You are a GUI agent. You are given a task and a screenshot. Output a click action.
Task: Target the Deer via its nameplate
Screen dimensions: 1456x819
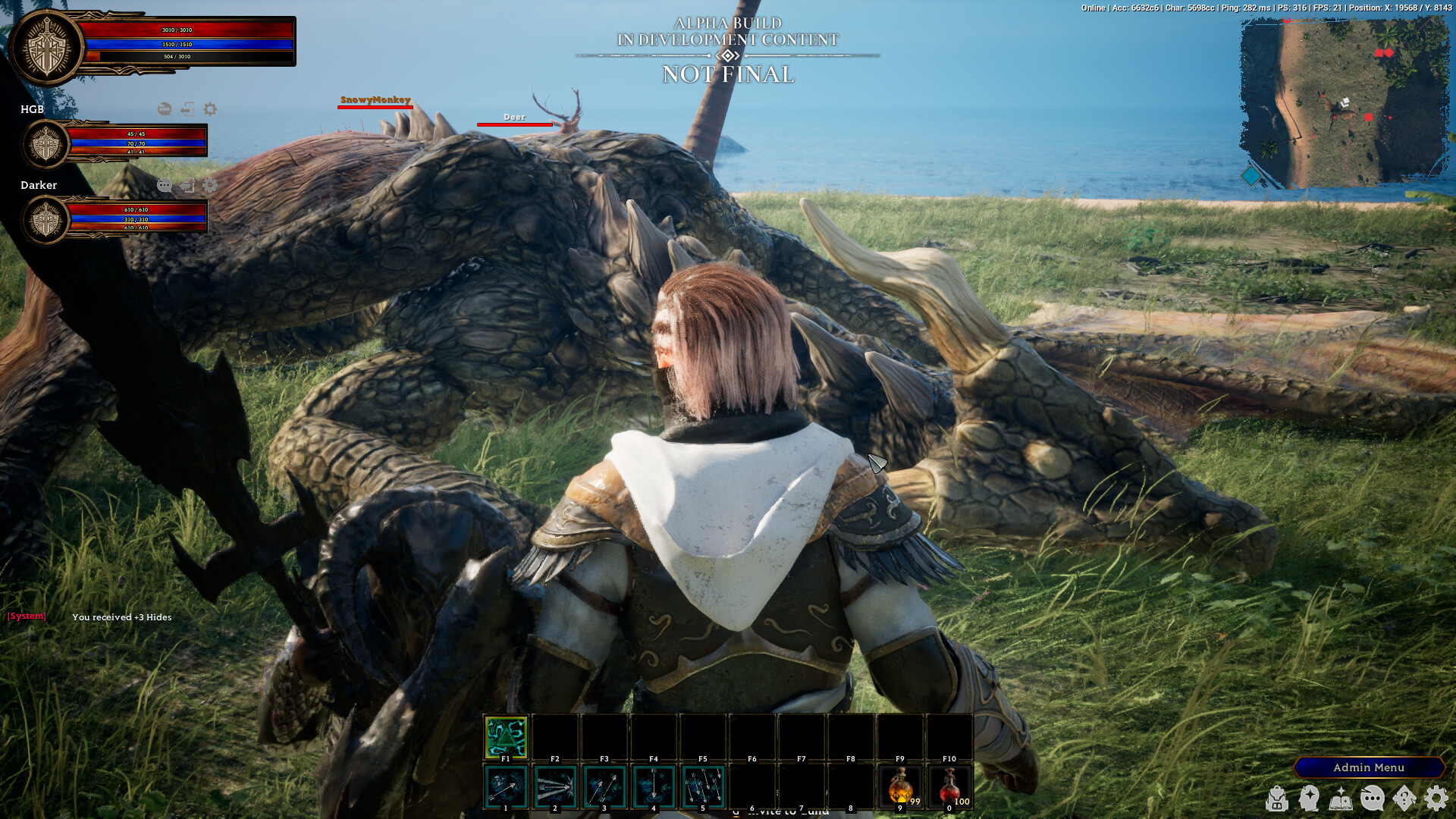(513, 118)
